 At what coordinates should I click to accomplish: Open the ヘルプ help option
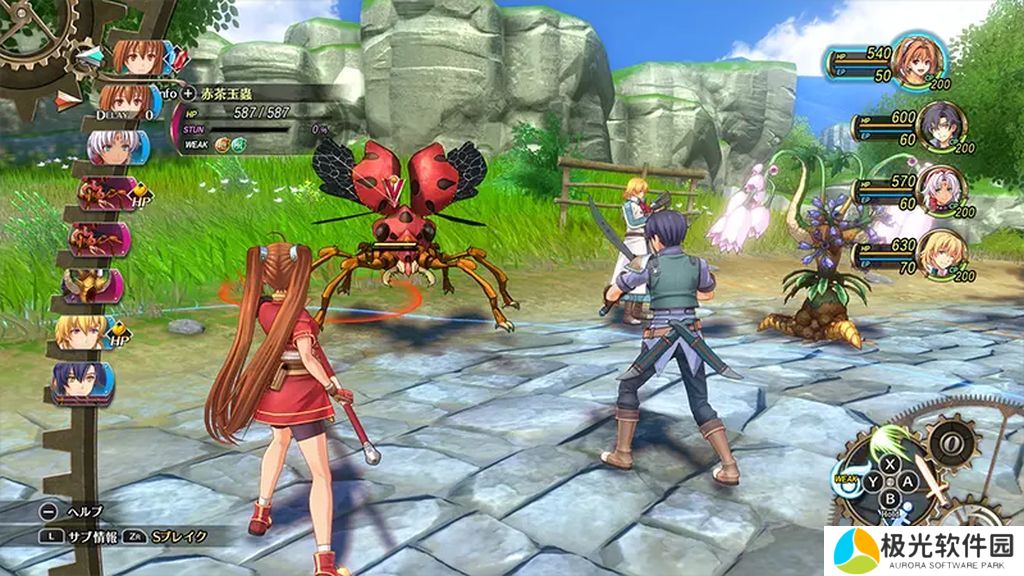[x=75, y=511]
